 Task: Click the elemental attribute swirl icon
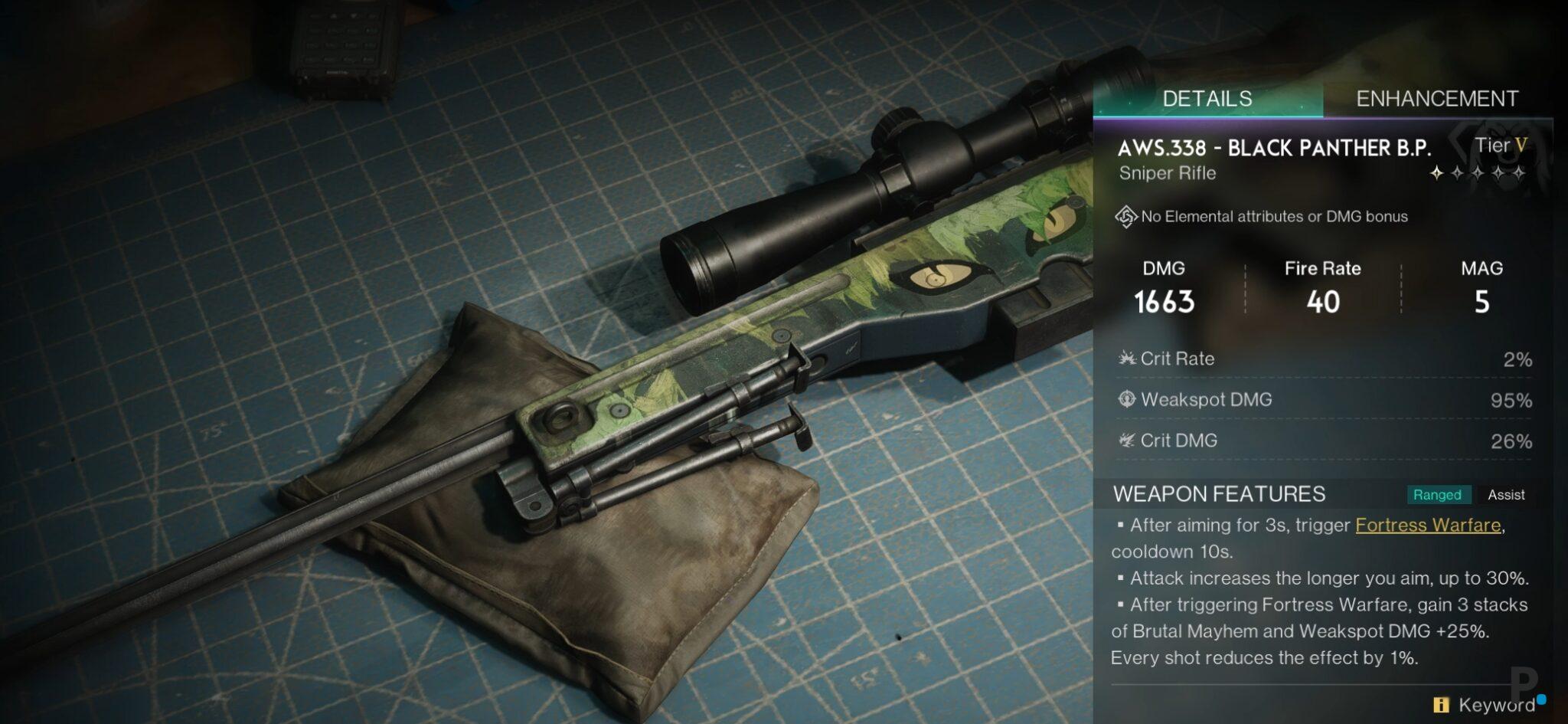coord(1126,216)
